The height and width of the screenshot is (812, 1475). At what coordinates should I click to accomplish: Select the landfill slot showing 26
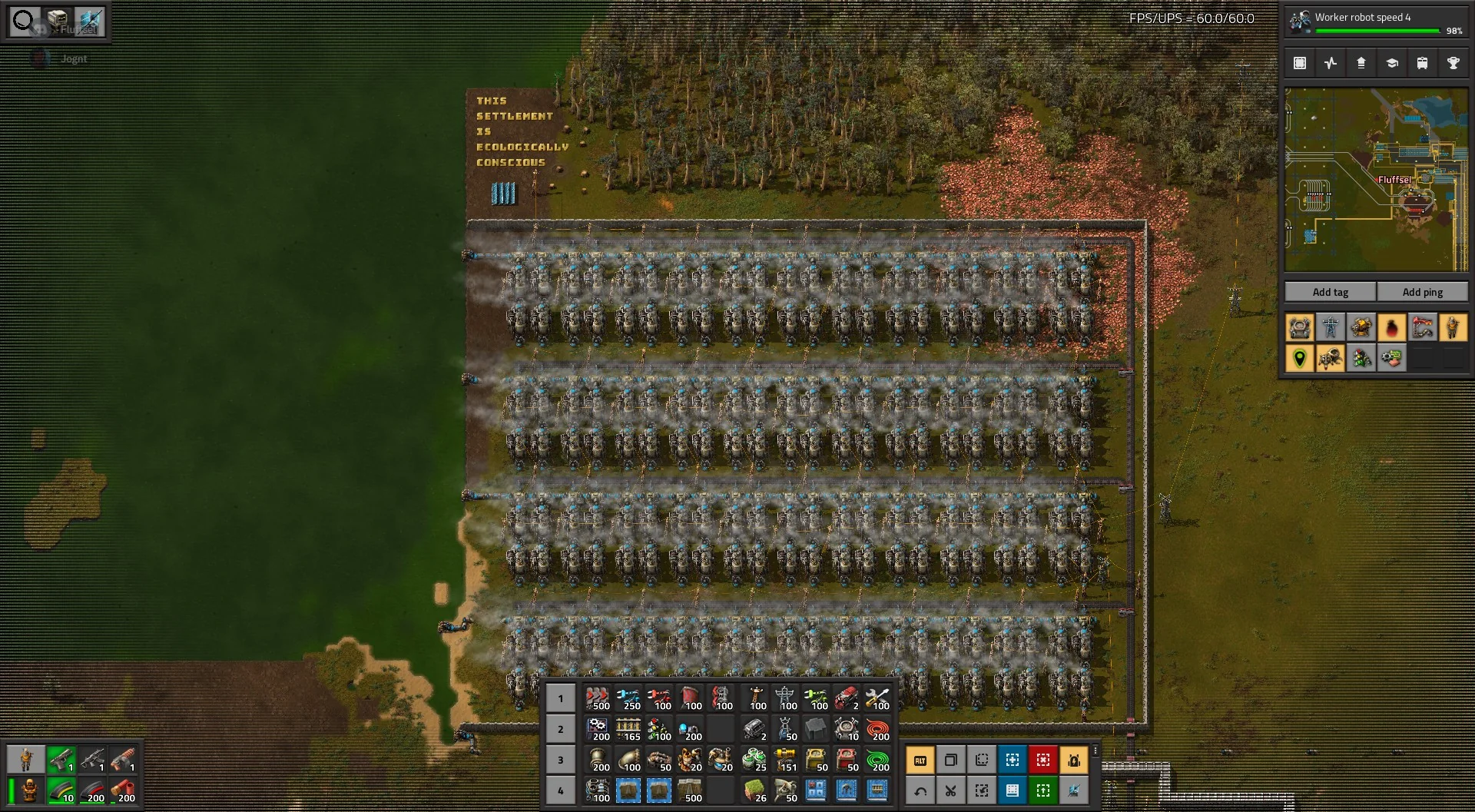(754, 790)
